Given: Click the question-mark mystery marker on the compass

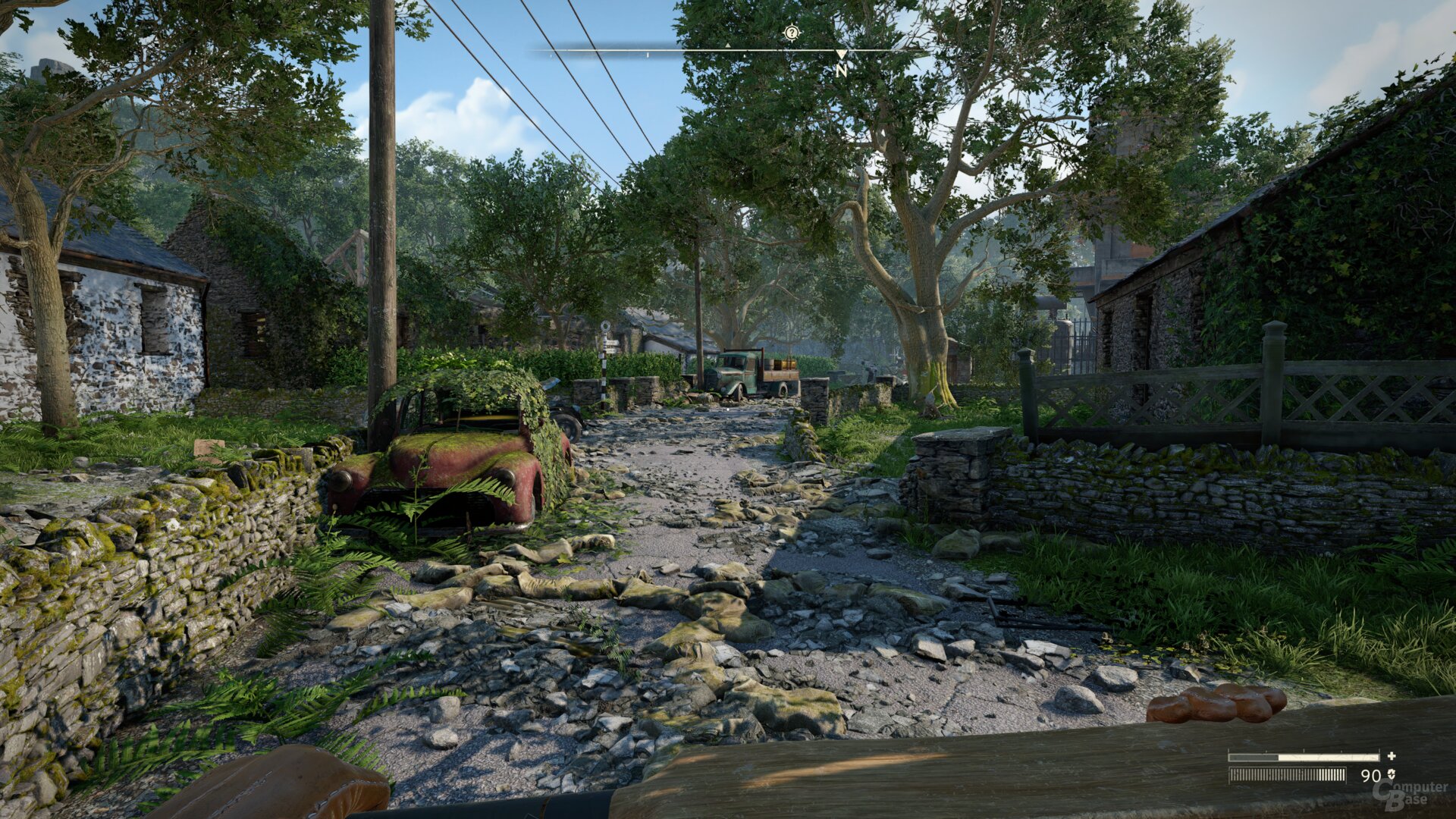Looking at the screenshot, I should coord(792,32).
